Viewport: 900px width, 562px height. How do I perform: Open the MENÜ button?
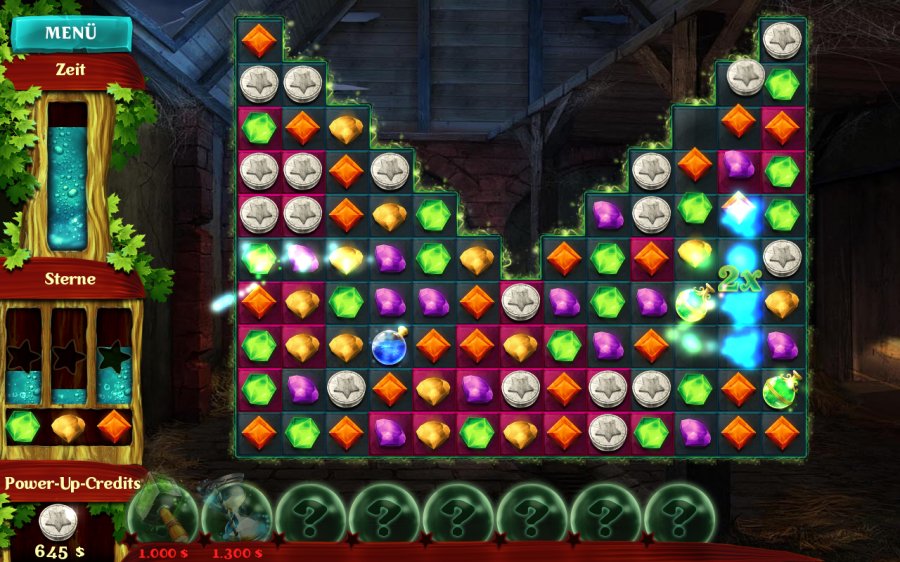point(71,33)
